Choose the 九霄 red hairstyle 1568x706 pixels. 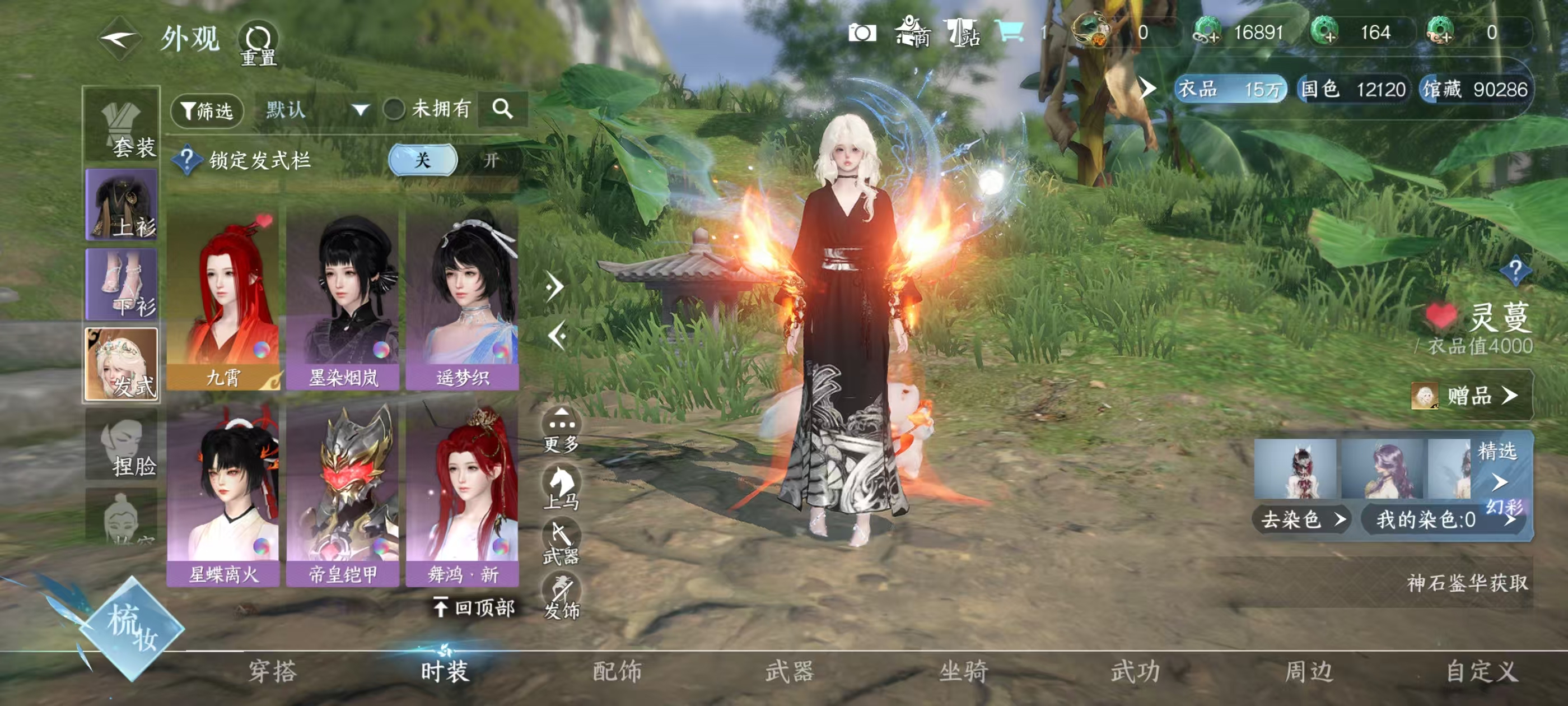(x=223, y=299)
